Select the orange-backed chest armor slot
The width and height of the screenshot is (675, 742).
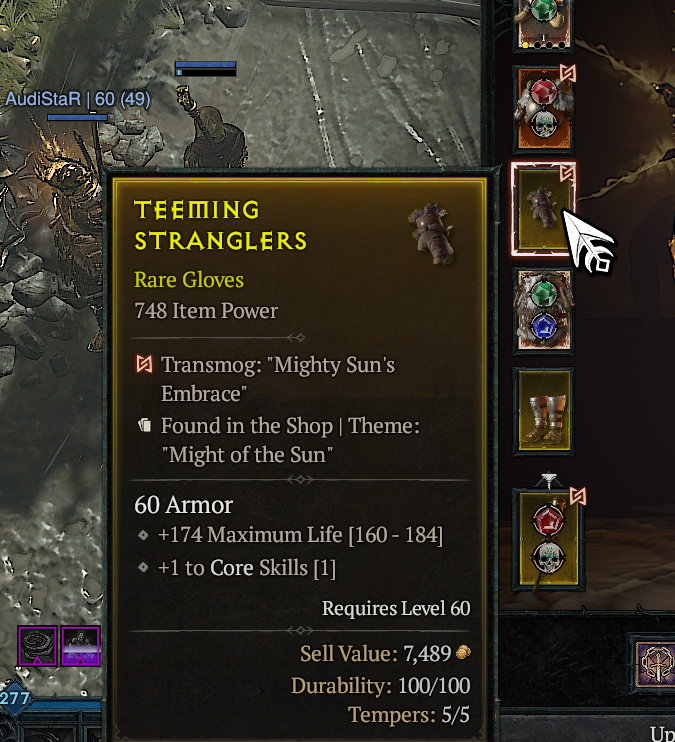coord(544,109)
